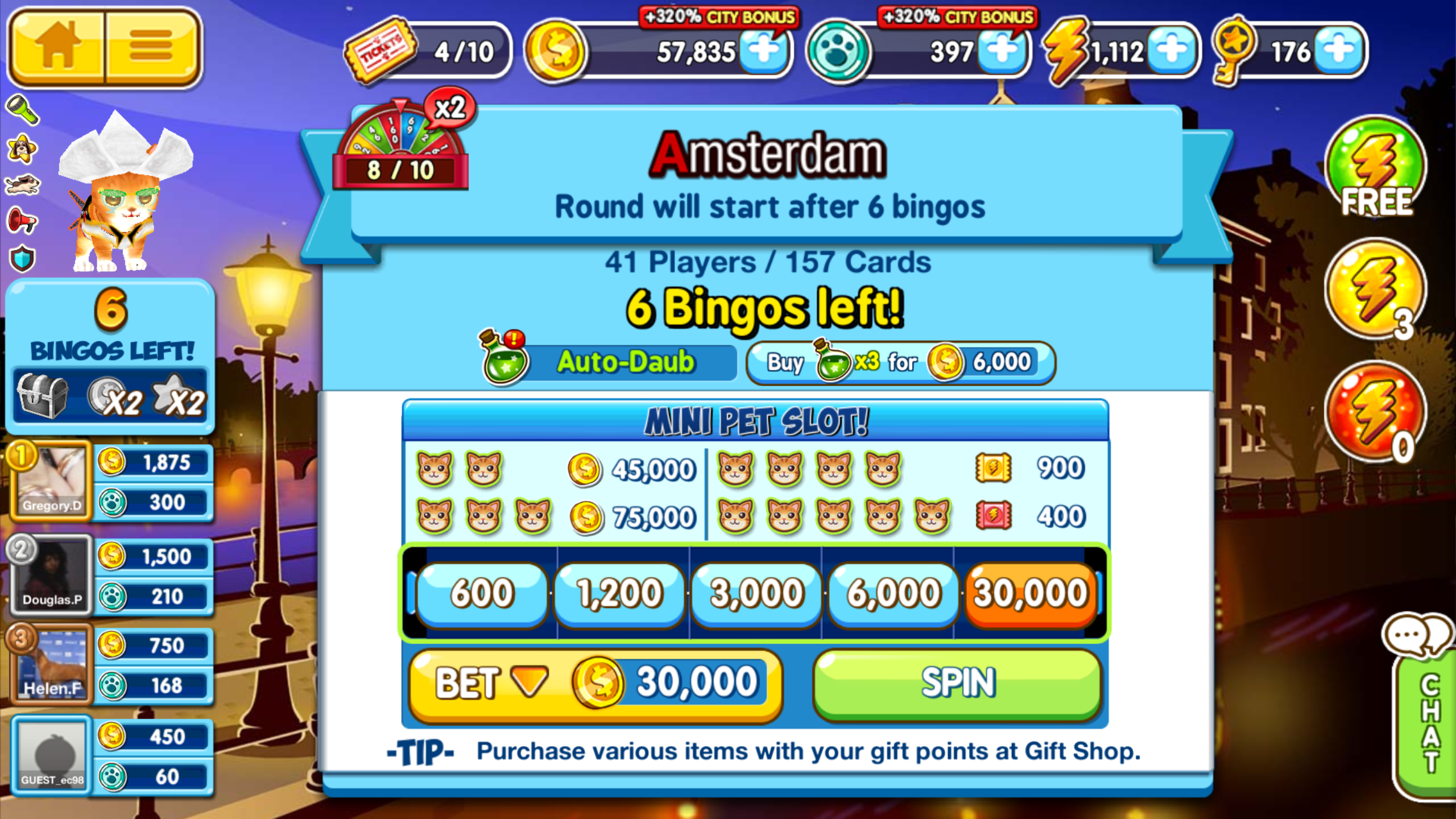This screenshot has height=819, width=1456.
Task: Add more coins with the plus button
Action: click(x=764, y=51)
